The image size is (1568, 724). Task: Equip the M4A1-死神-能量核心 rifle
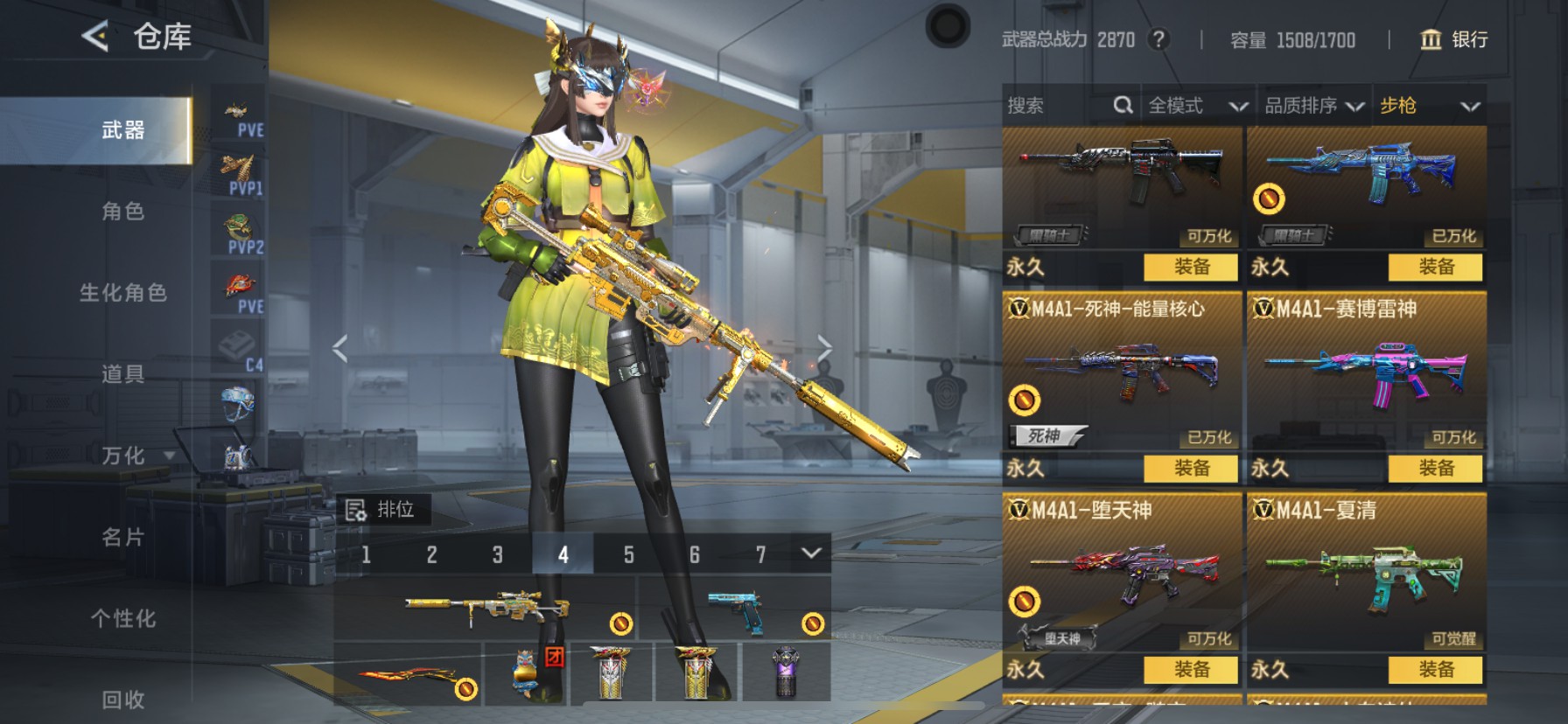tap(1191, 469)
